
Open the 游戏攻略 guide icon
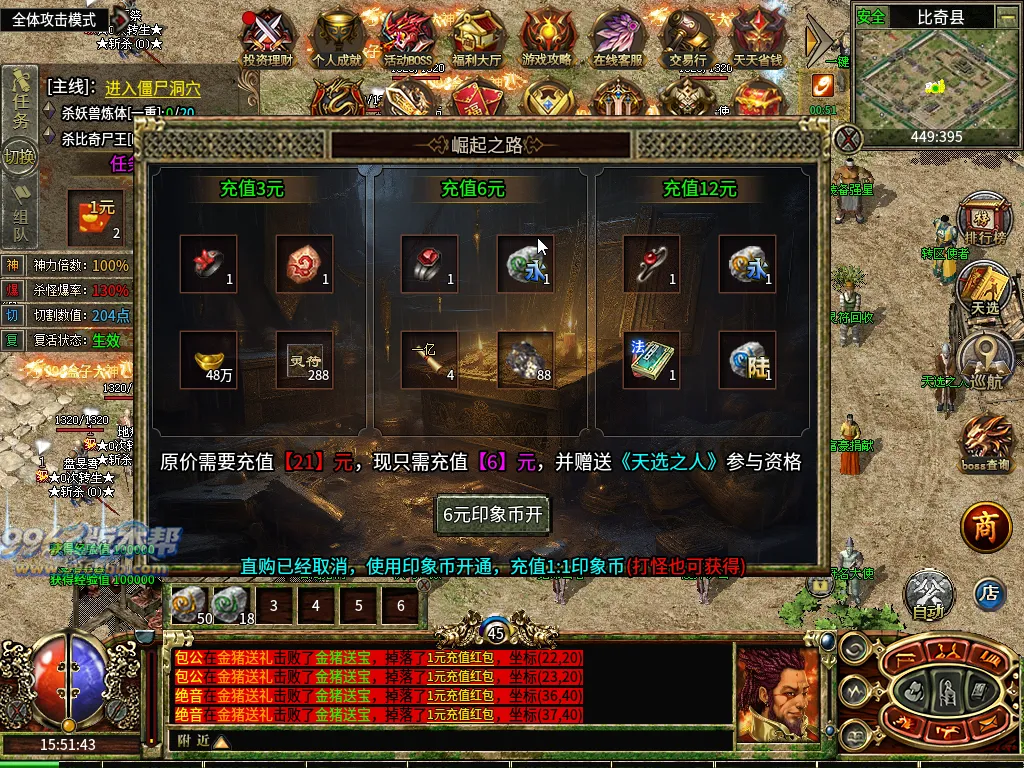[x=547, y=38]
